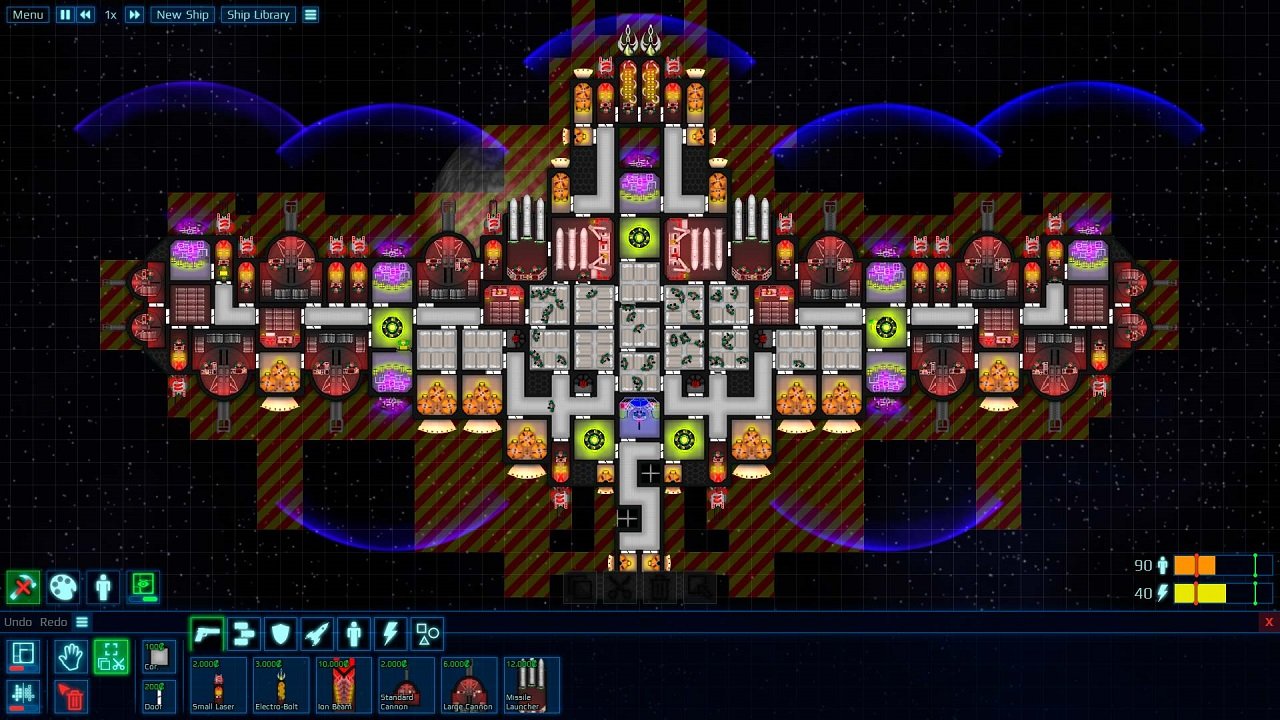Open the list menu next to Ship Library

[x=311, y=14]
